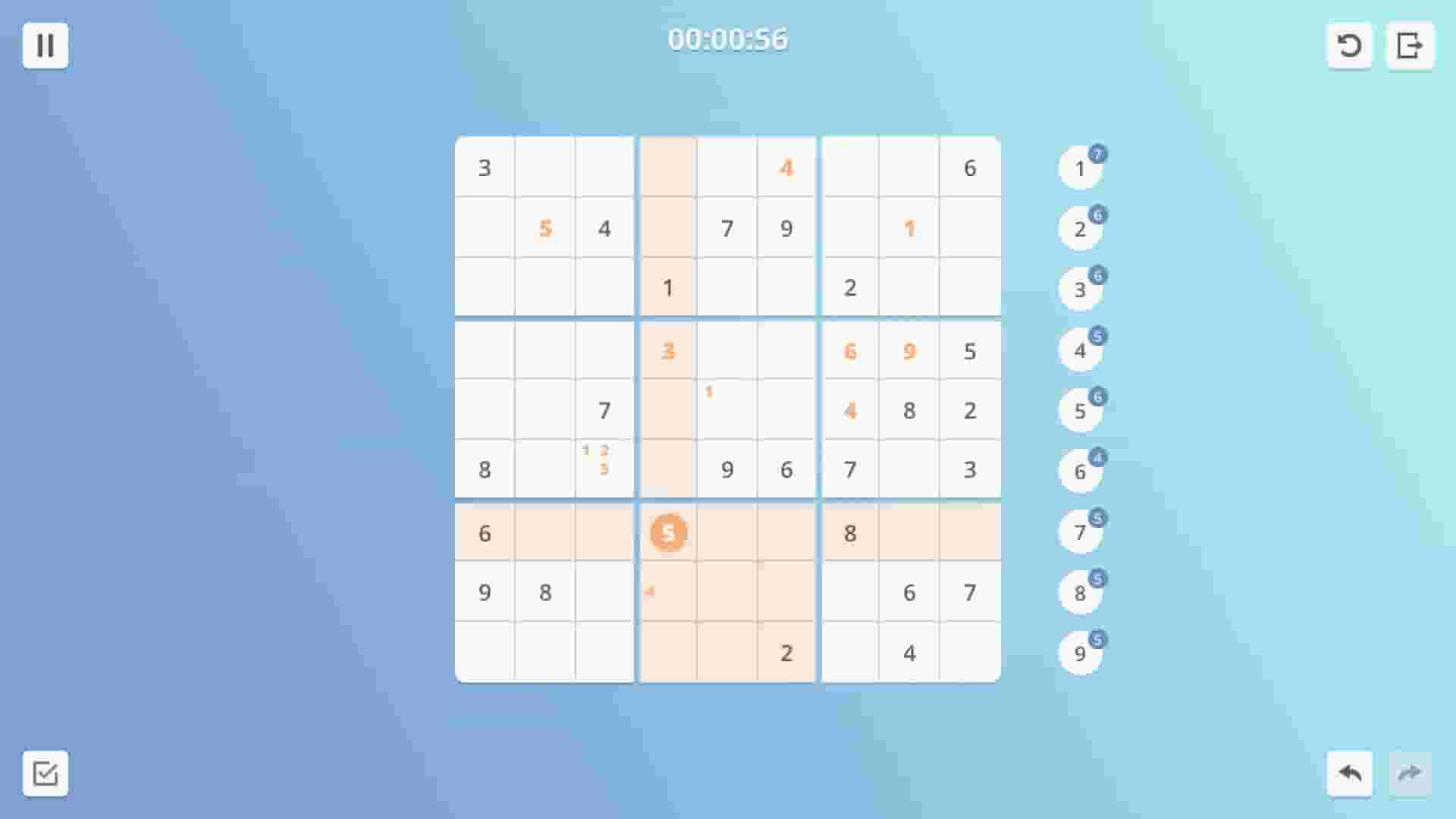
Task: Click the timer display
Action: click(728, 39)
